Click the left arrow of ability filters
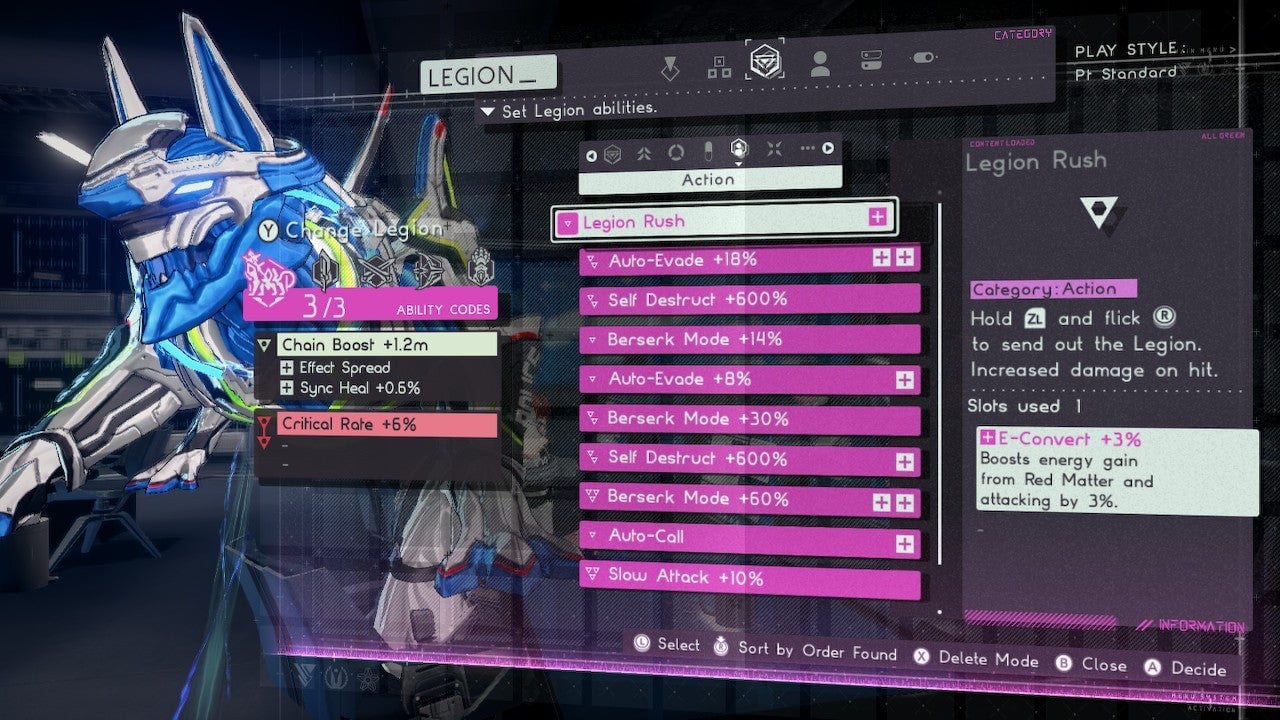The width and height of the screenshot is (1280, 720). point(591,154)
